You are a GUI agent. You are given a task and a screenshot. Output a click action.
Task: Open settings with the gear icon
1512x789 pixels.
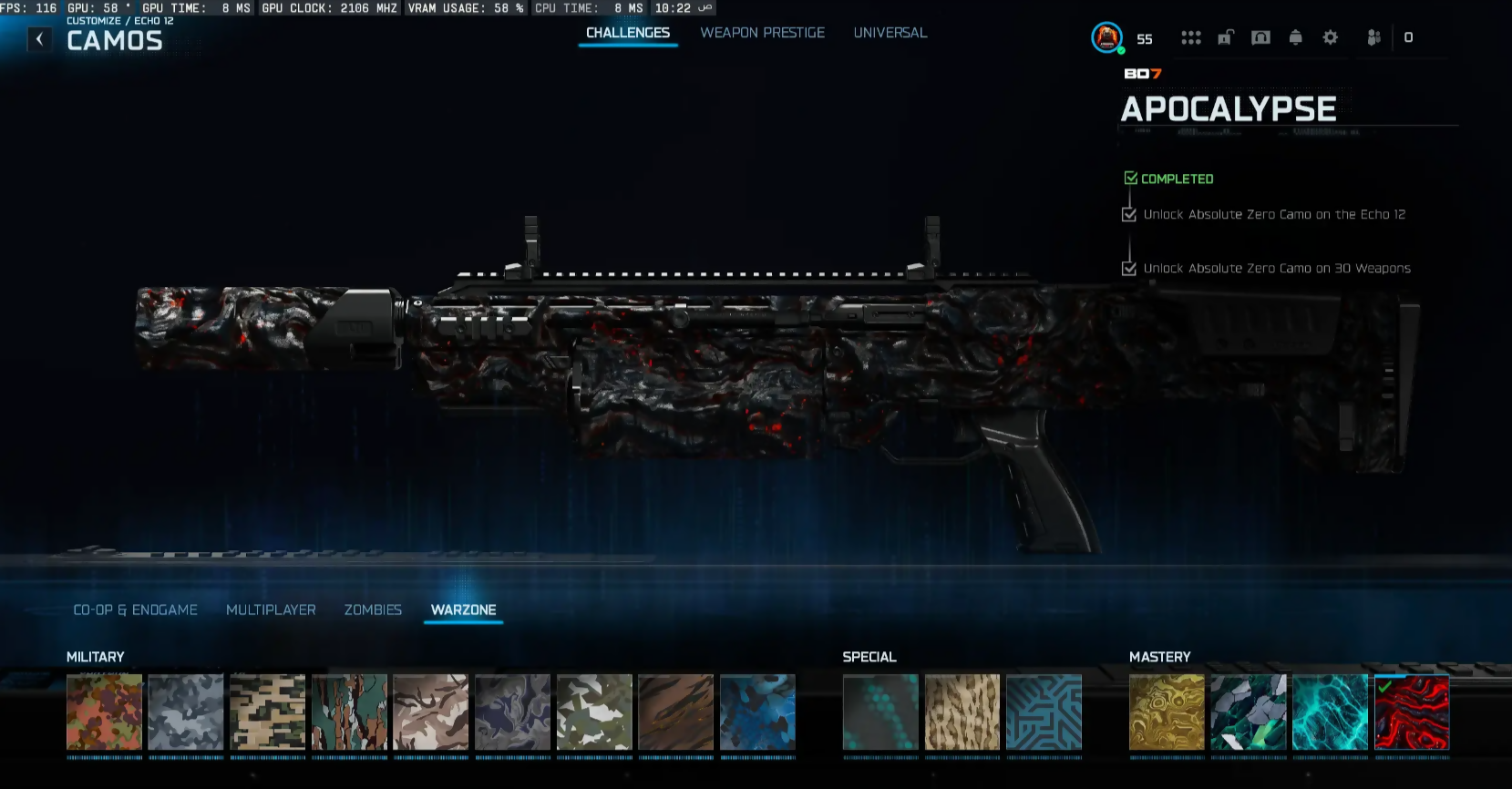(1331, 37)
